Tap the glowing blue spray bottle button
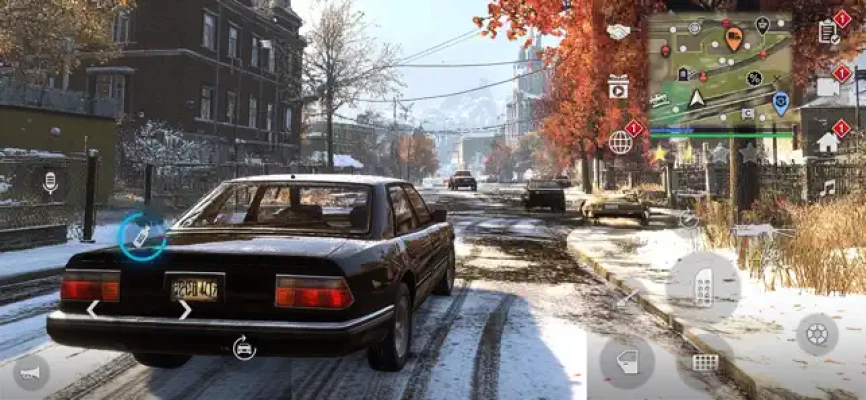 click(x=142, y=237)
